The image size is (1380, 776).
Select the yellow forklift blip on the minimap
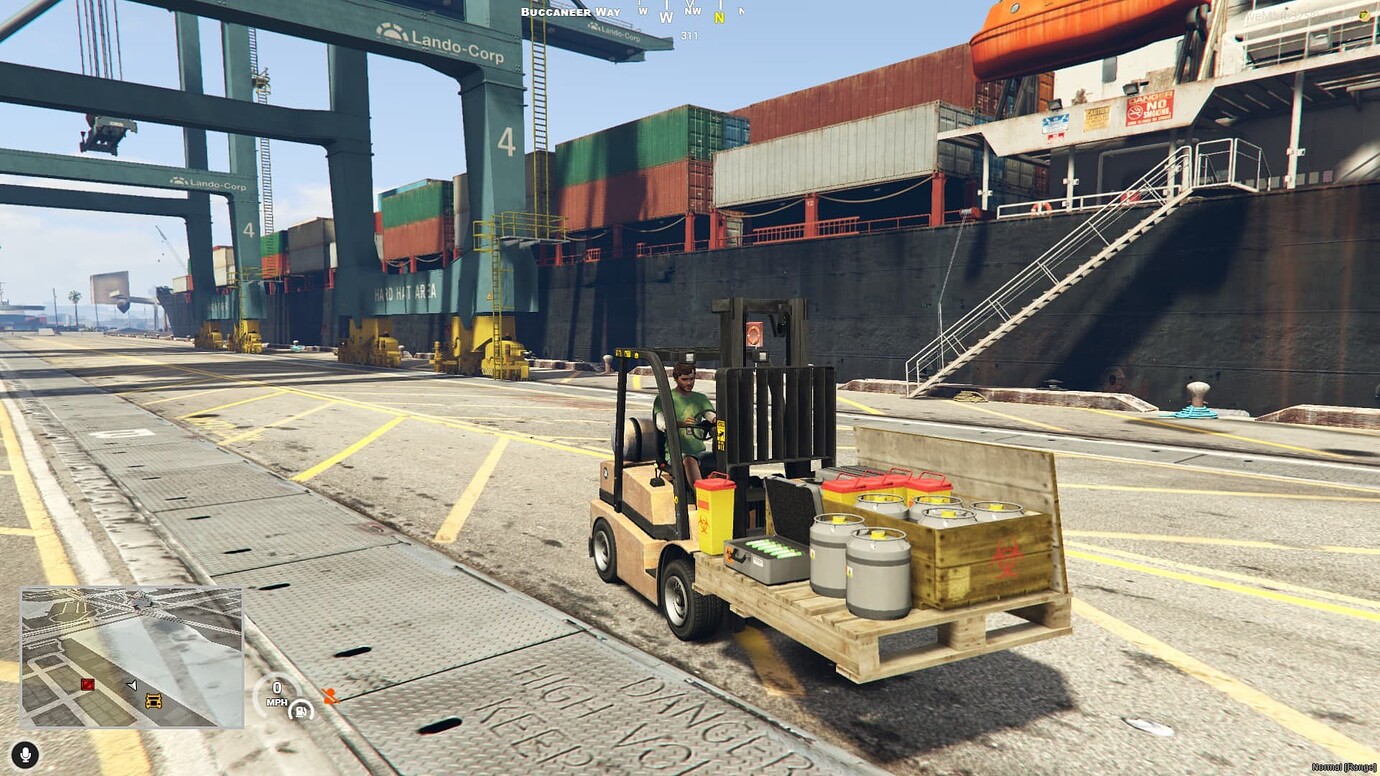point(153,701)
